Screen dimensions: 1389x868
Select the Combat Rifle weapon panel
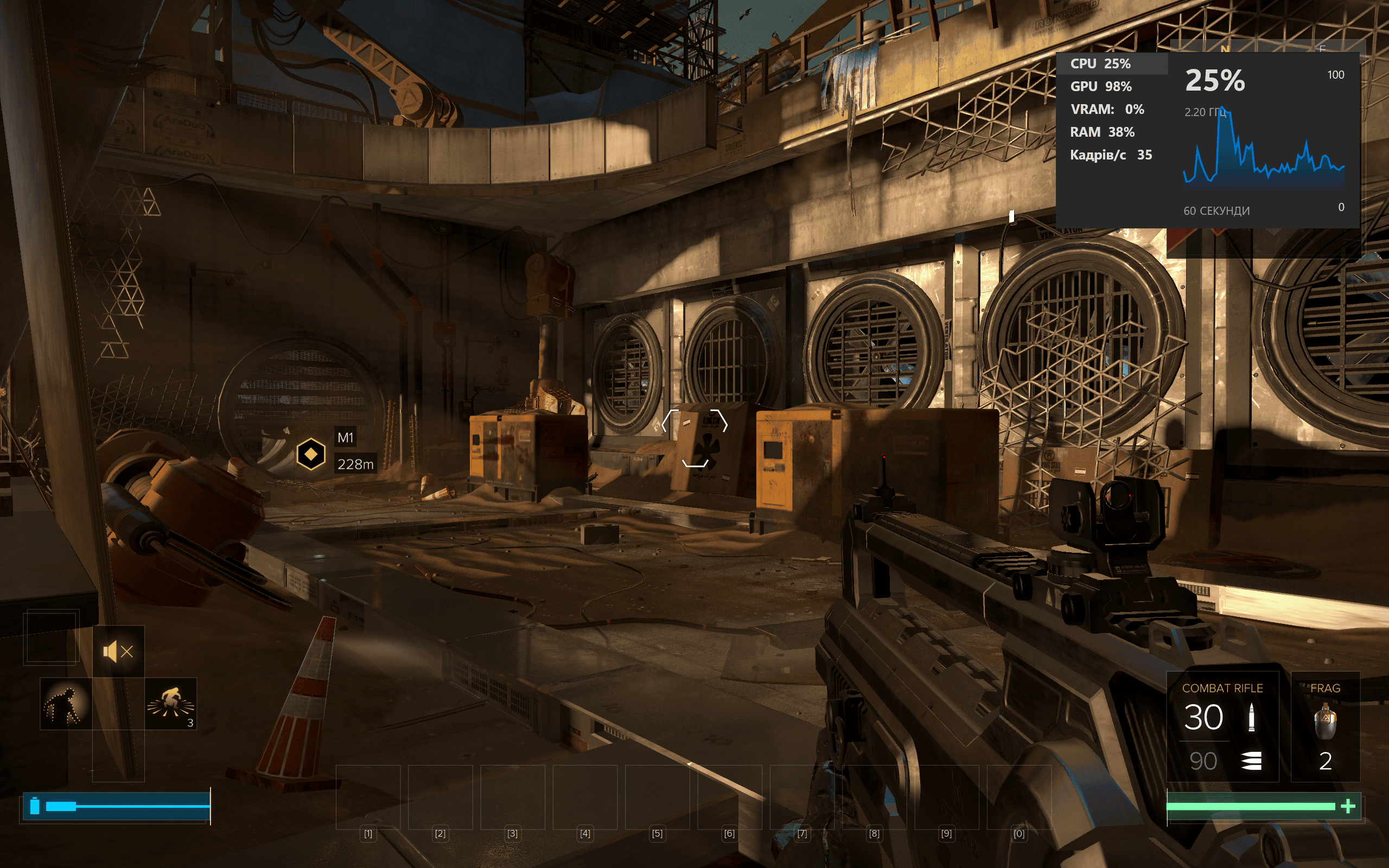[1222, 726]
